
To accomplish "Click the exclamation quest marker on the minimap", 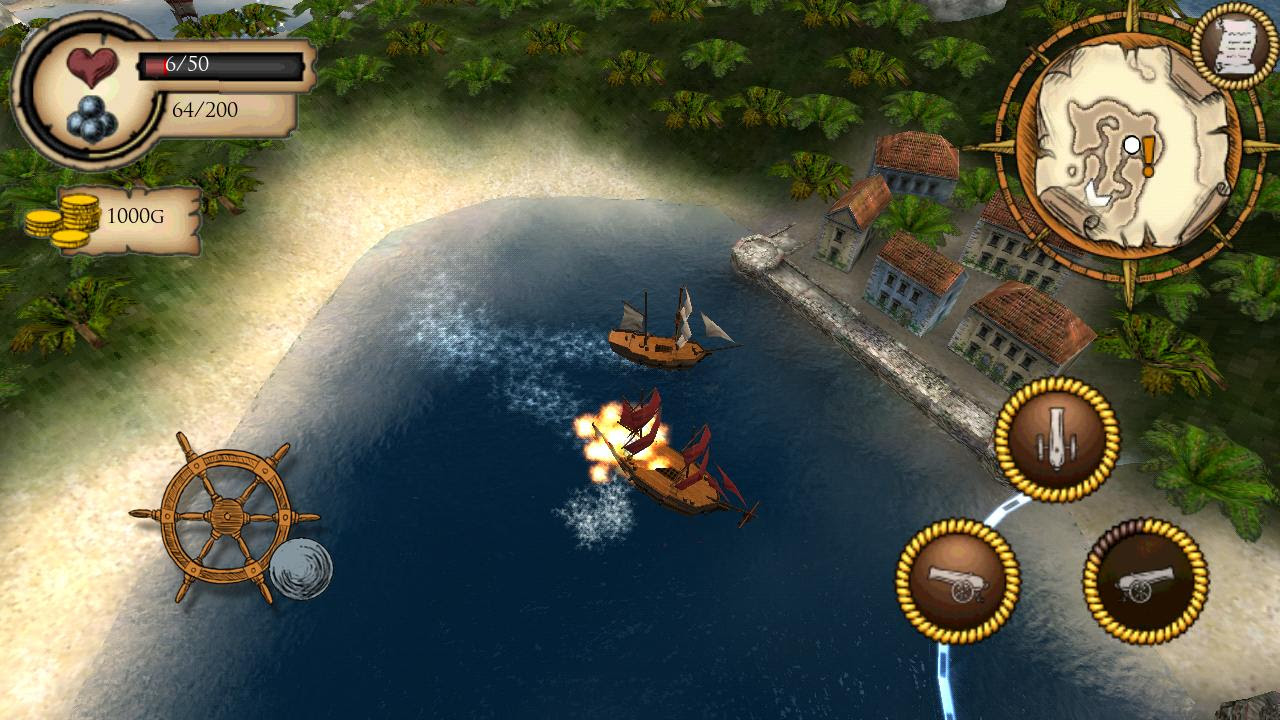I will coord(1146,155).
